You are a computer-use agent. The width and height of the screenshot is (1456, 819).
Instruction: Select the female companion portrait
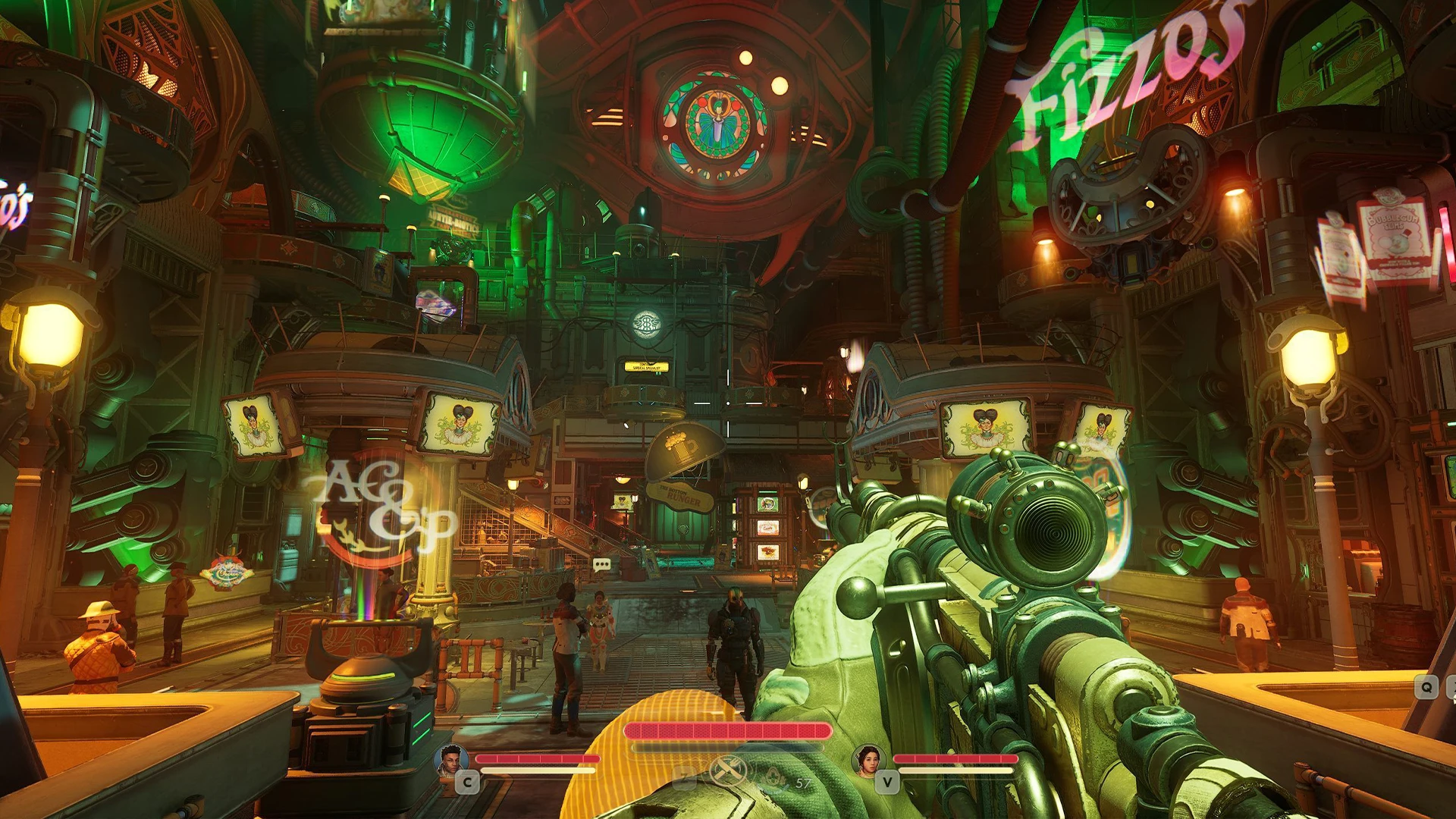pyautogui.click(x=868, y=759)
